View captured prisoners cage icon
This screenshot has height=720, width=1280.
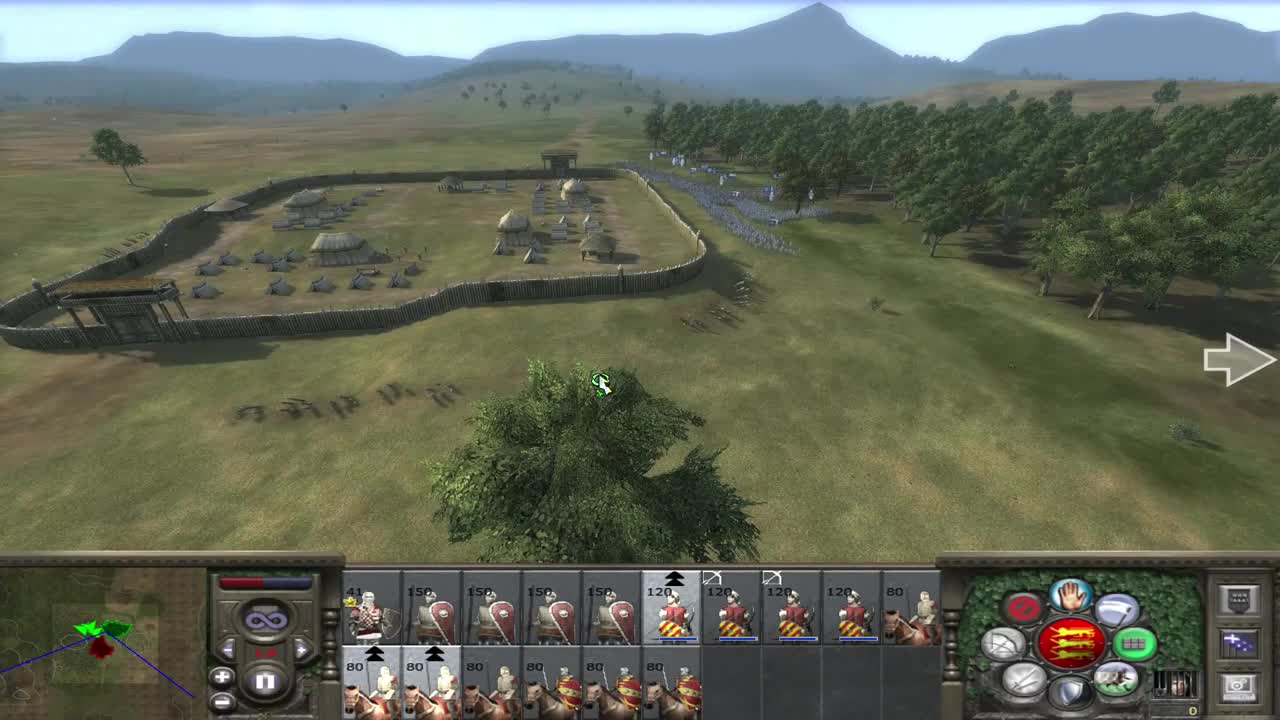1177,684
